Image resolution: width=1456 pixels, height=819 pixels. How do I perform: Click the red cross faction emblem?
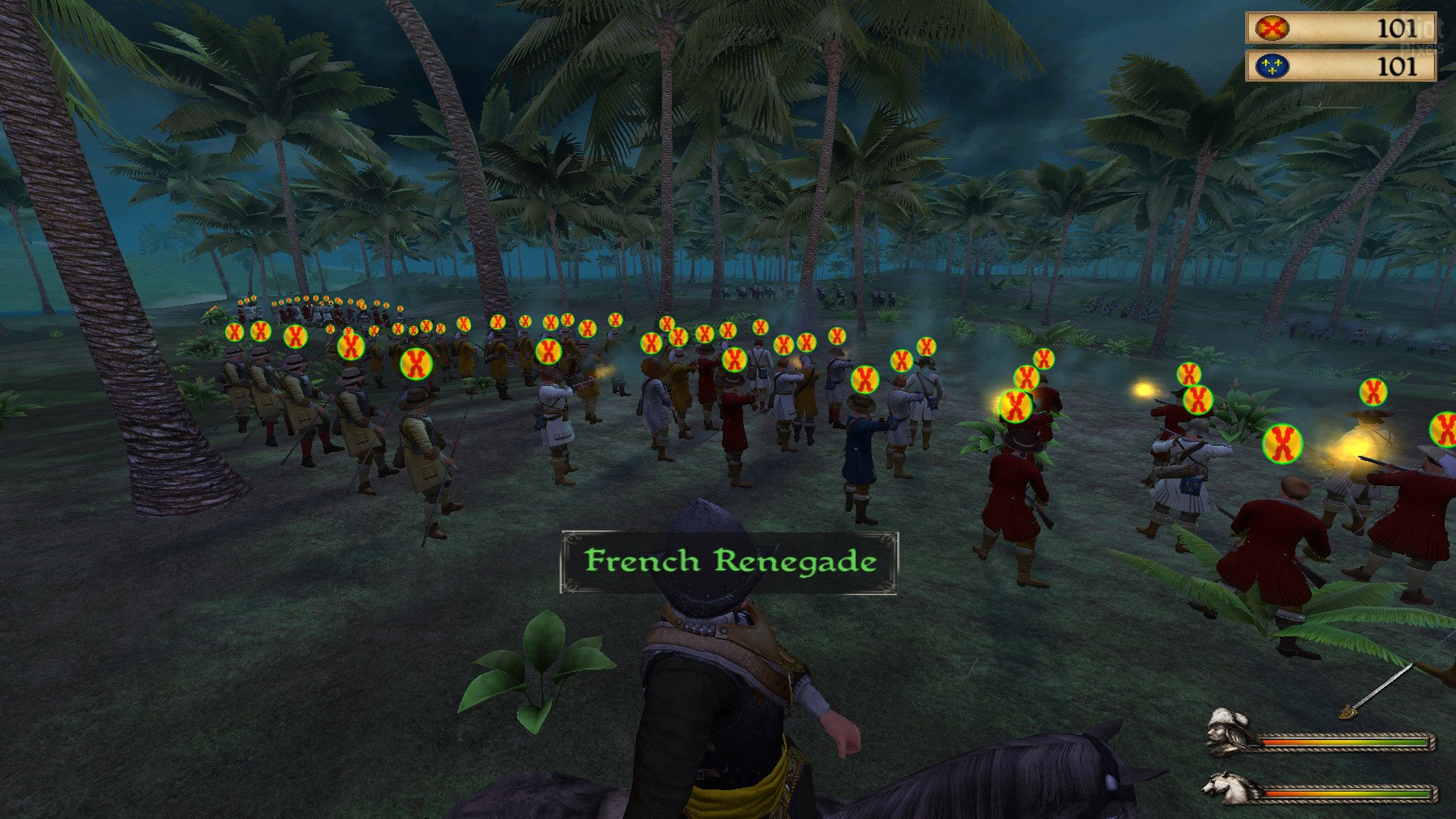[1272, 29]
